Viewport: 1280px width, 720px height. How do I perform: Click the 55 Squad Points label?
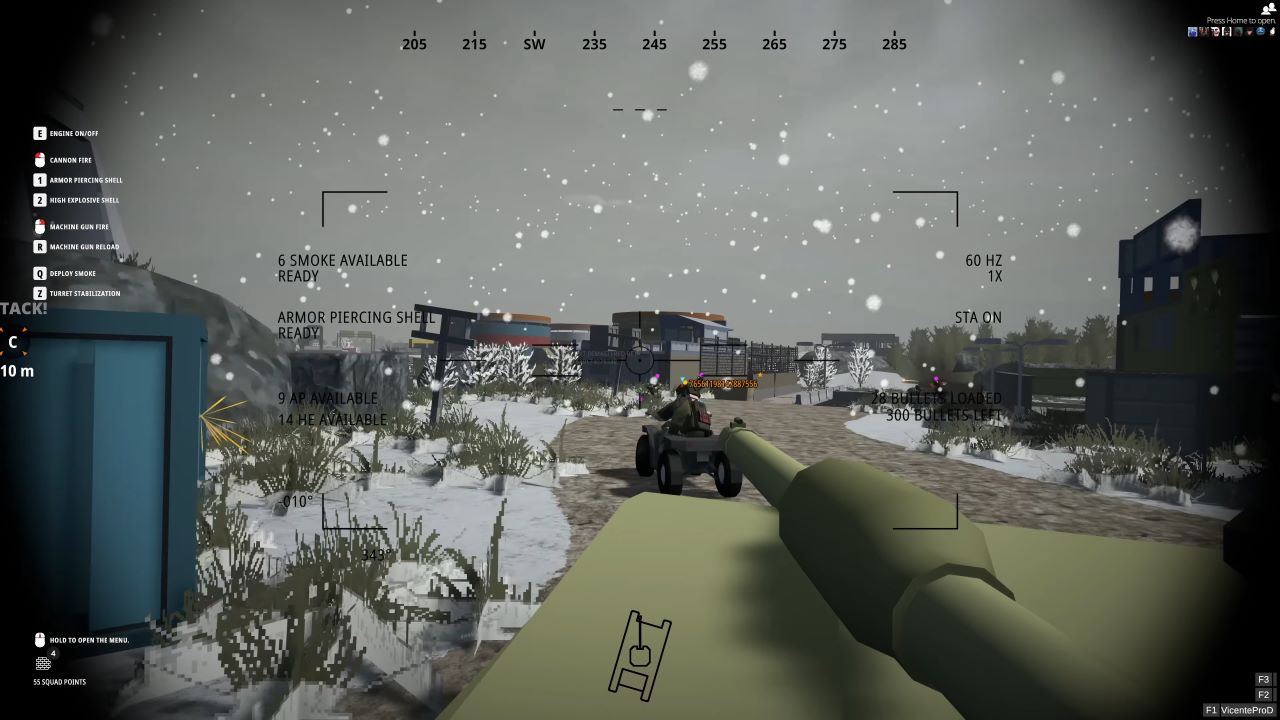click(58, 682)
